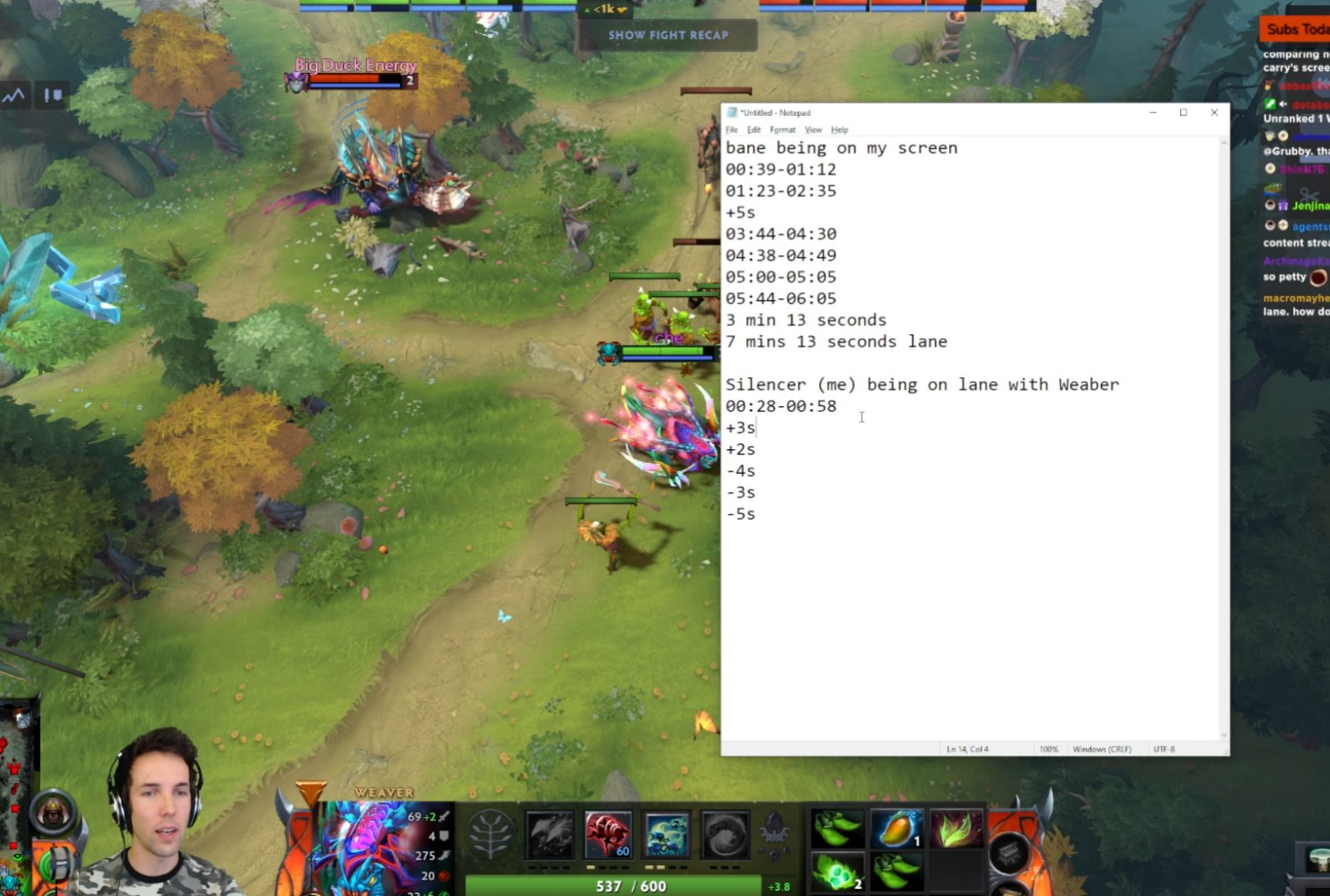Click the sword-and-shield scoreboard icon
The width and height of the screenshot is (1330, 896).
[52, 95]
